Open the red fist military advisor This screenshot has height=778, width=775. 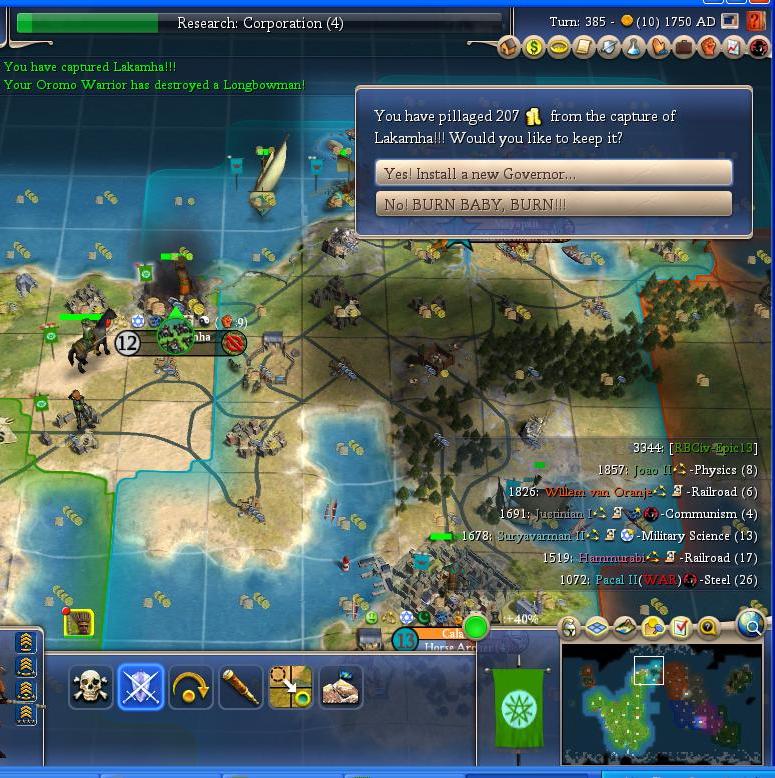click(x=709, y=47)
